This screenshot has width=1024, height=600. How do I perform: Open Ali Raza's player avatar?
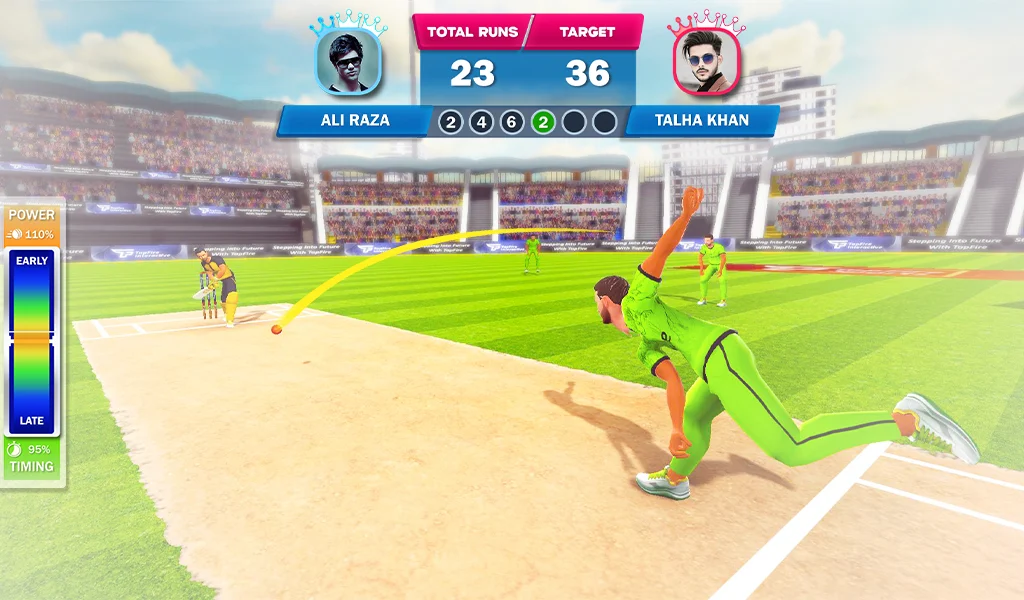click(x=350, y=62)
